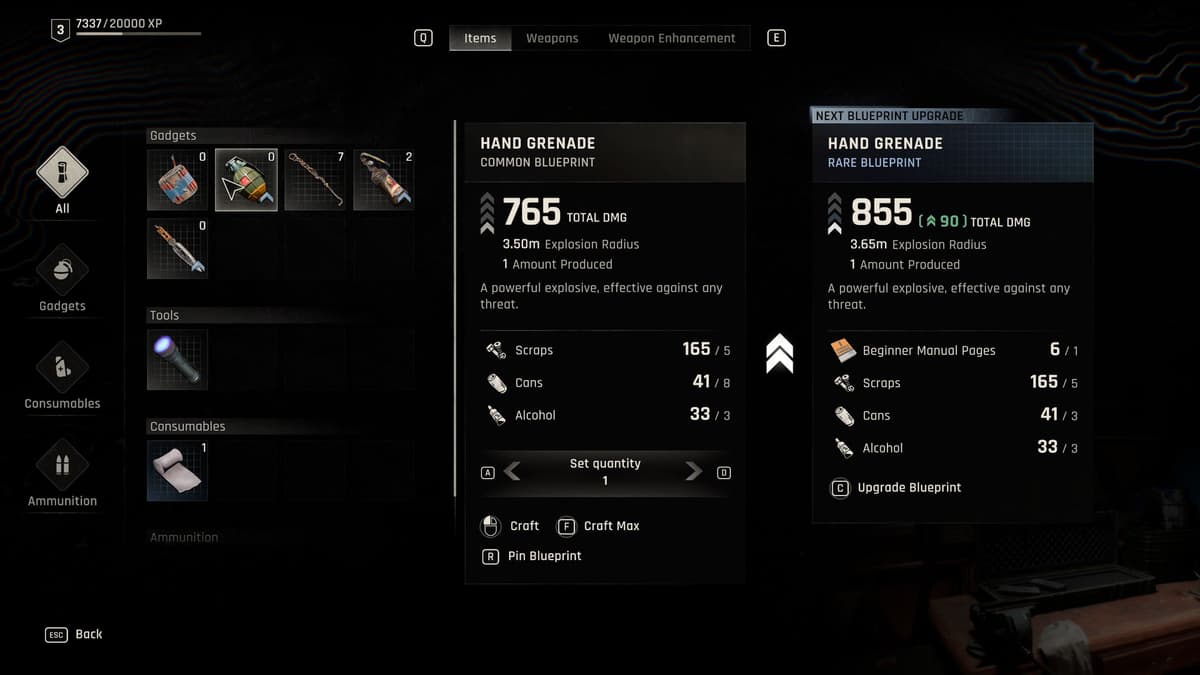Open the Weapon Enhancement tab
This screenshot has height=675, width=1200.
(x=671, y=38)
